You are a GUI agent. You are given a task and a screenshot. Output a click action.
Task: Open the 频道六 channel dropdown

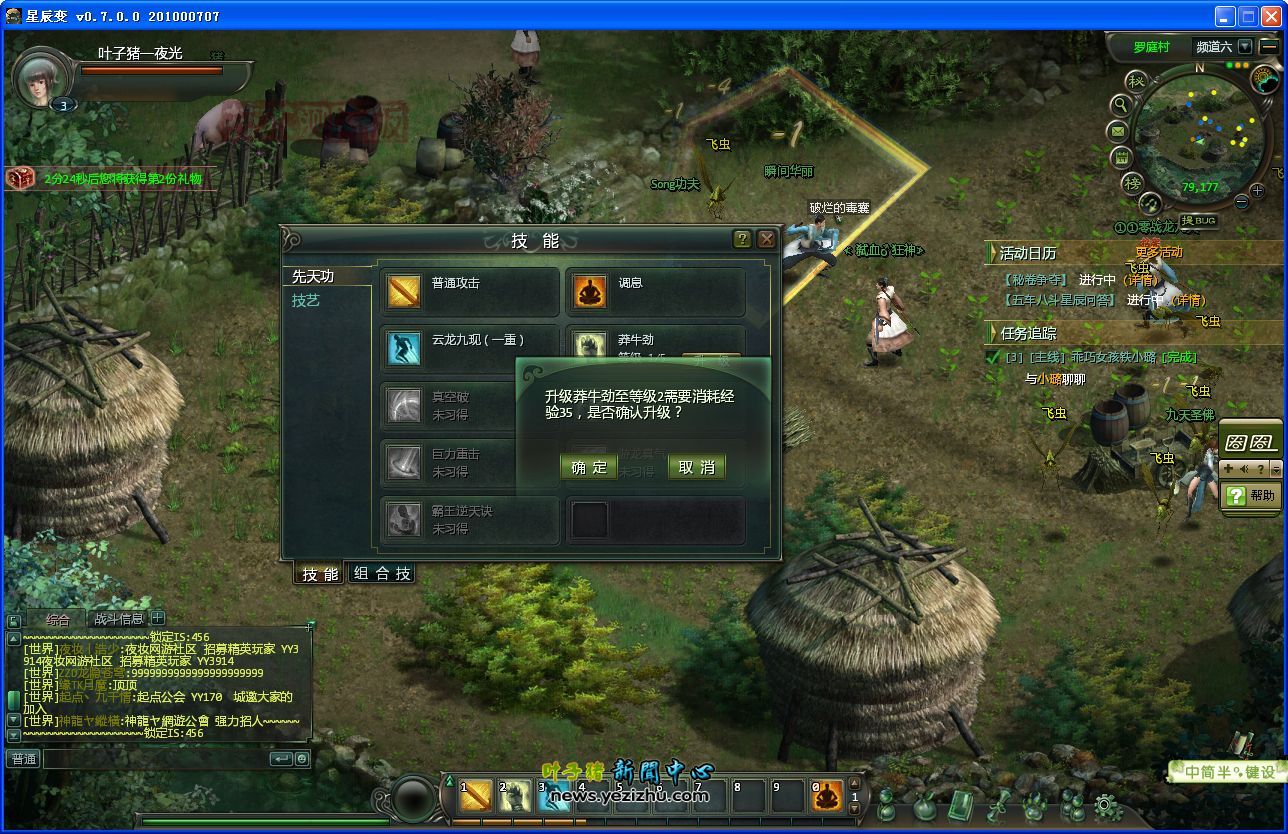[1244, 46]
